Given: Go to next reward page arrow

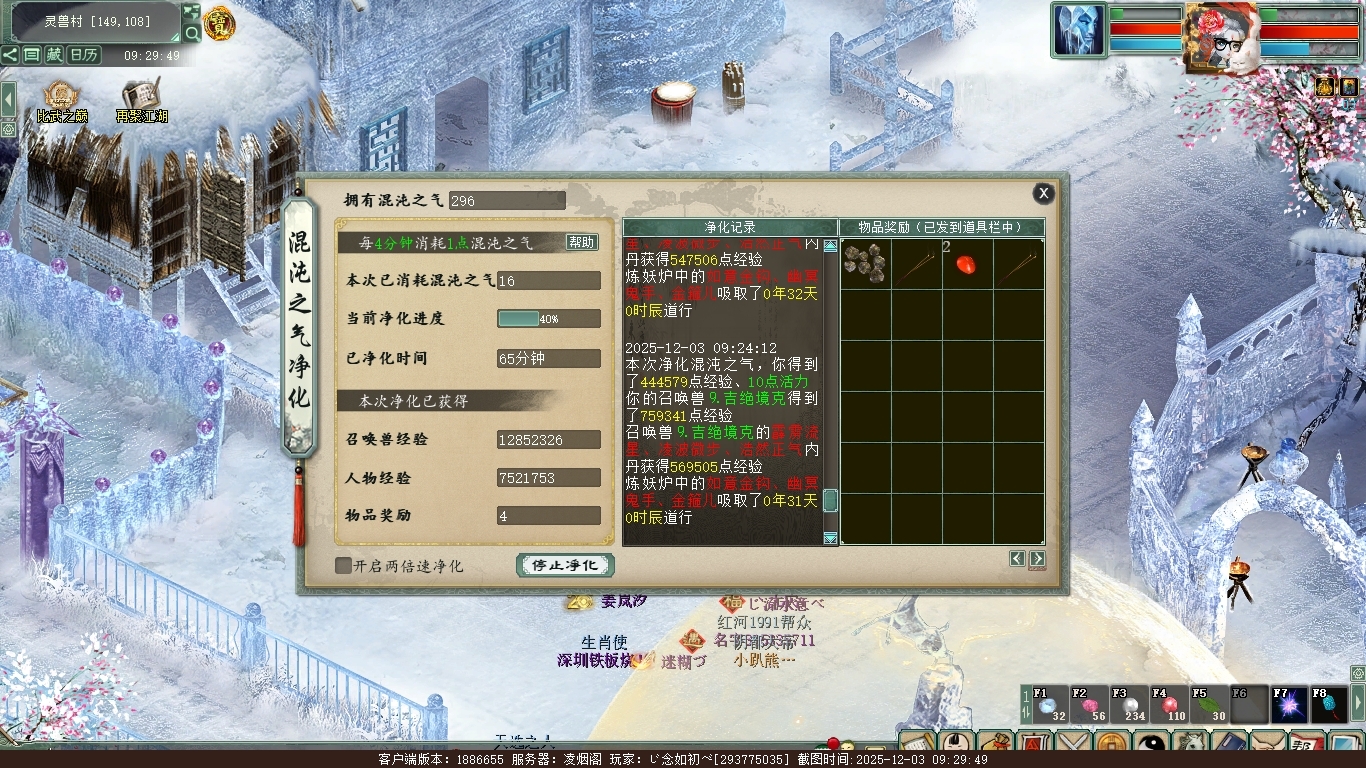Looking at the screenshot, I should point(1037,559).
